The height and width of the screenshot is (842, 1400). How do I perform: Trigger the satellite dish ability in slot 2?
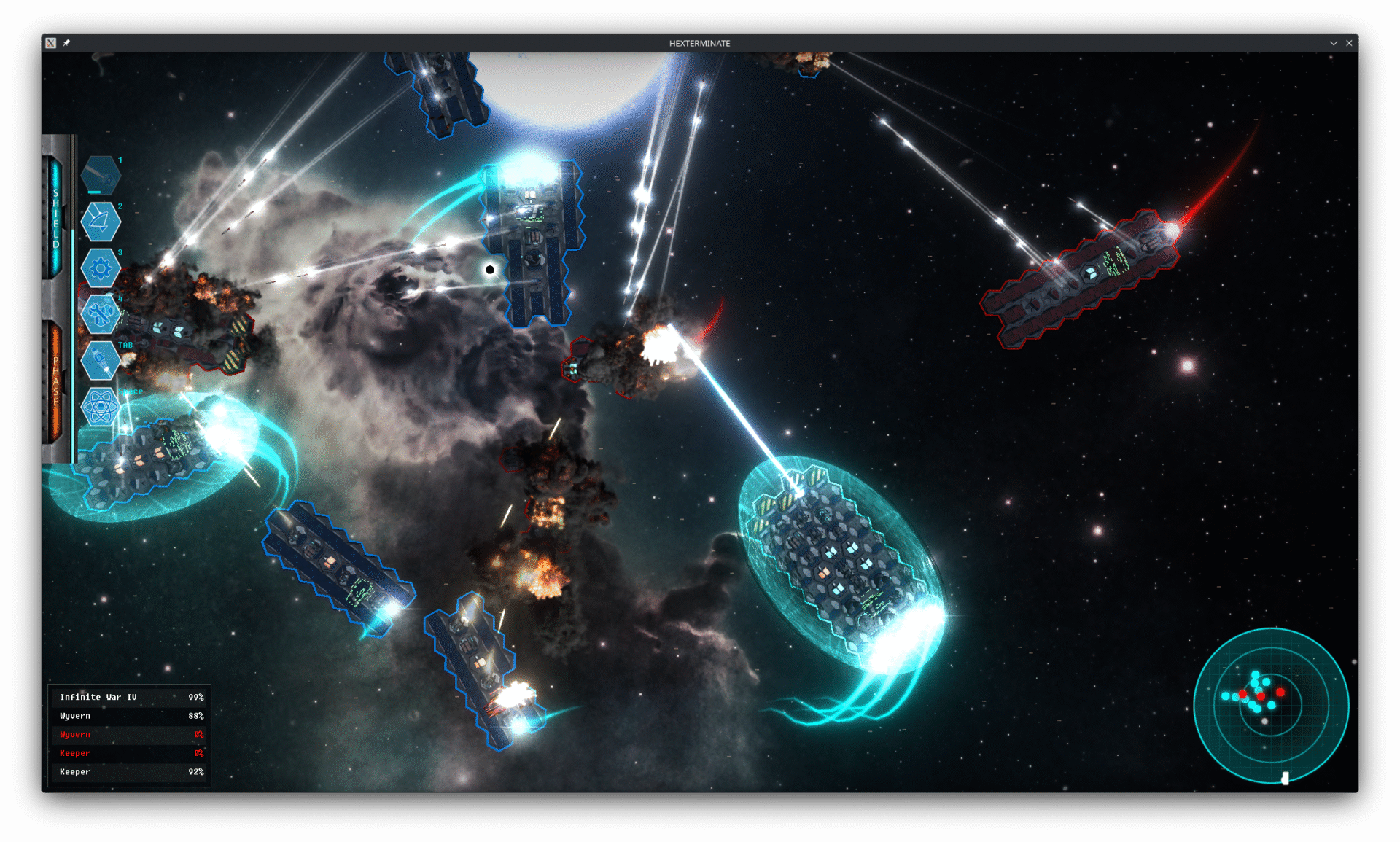click(100, 222)
